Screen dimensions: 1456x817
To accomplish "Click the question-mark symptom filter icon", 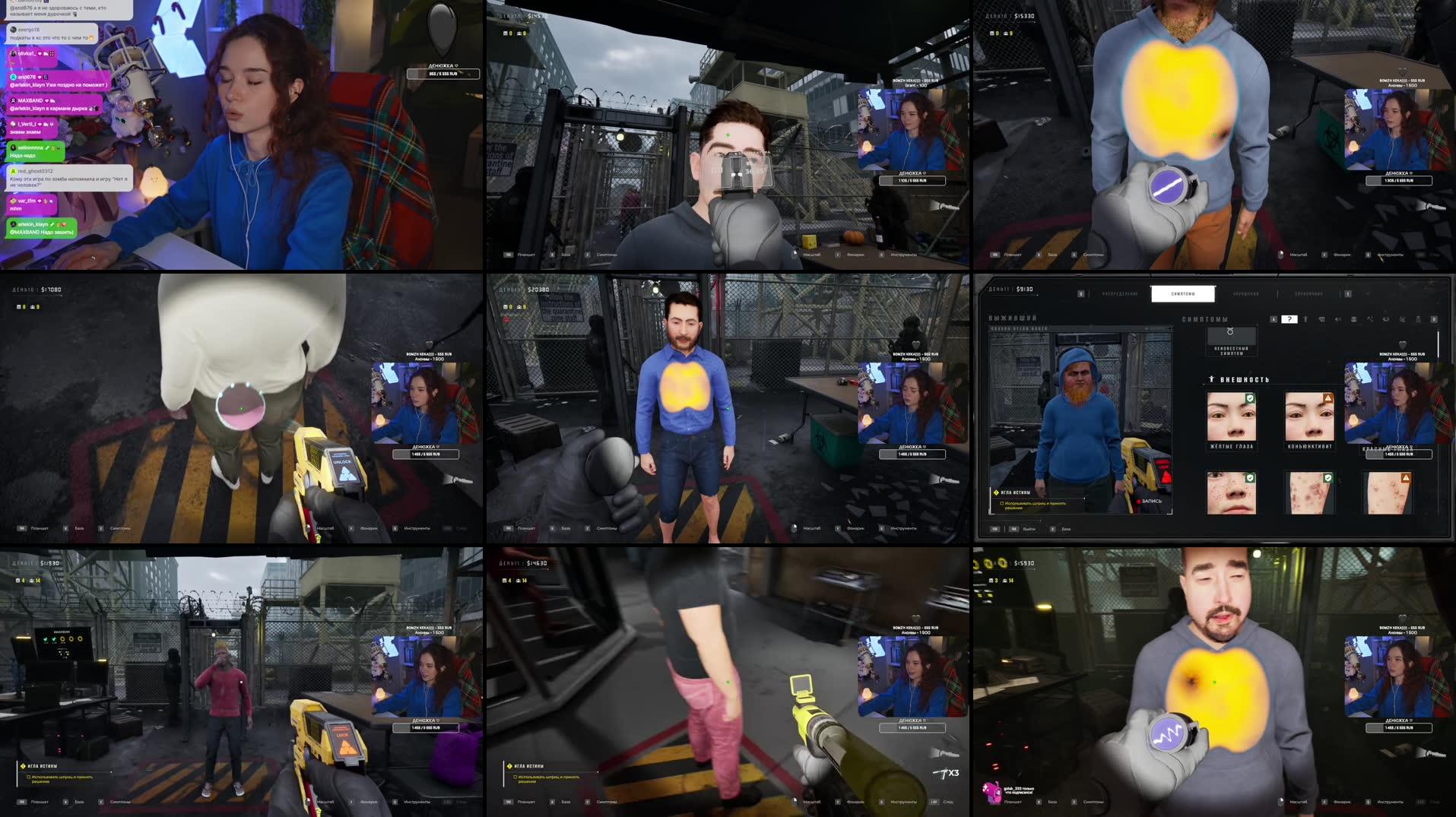I will pos(1289,319).
